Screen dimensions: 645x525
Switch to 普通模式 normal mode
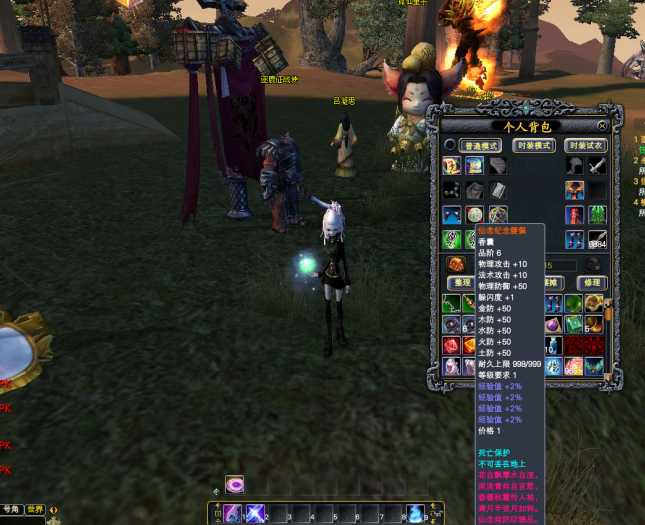pos(480,145)
